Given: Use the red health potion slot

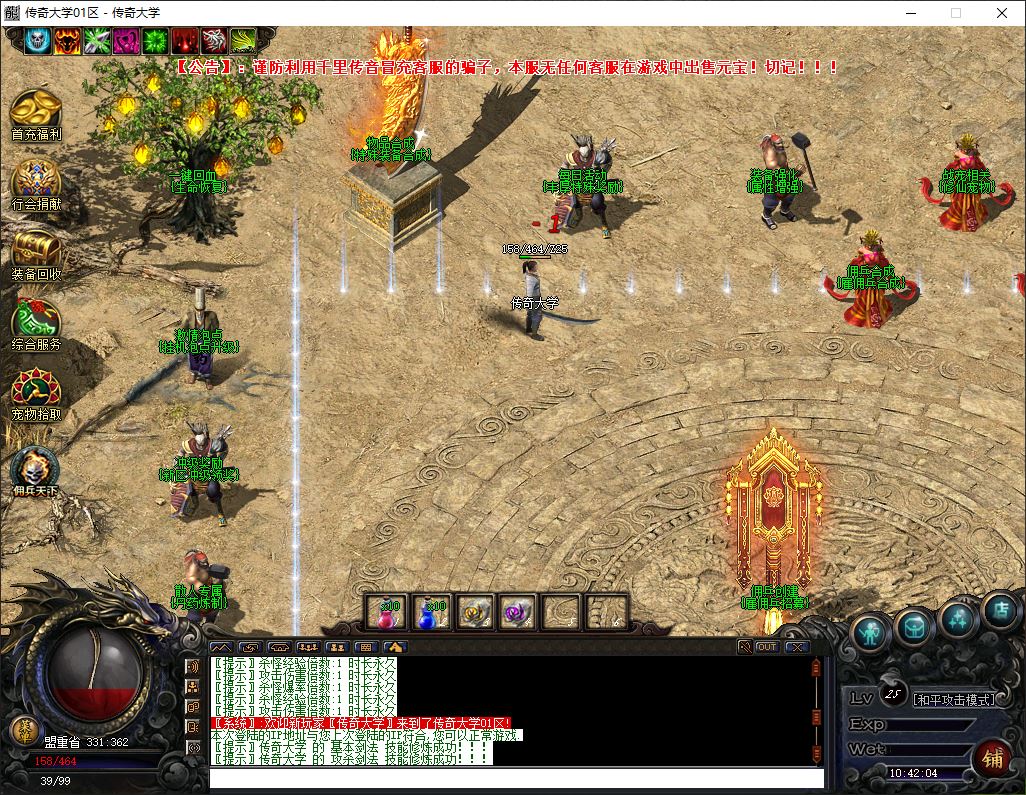Looking at the screenshot, I should pyautogui.click(x=385, y=611).
